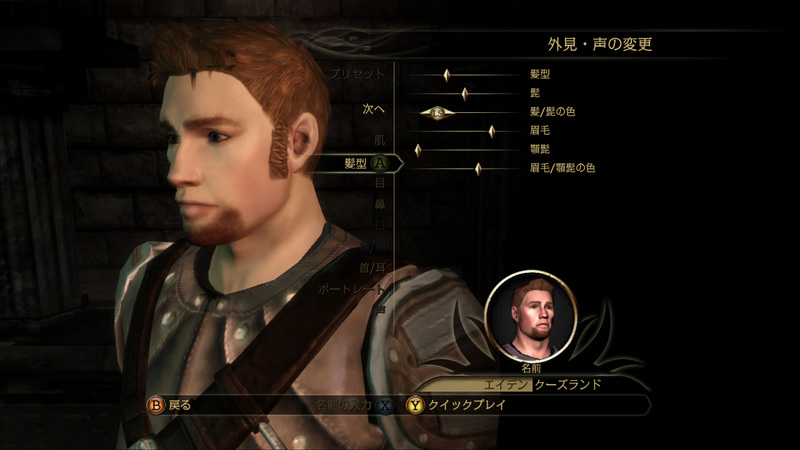Open the 肌 skin category
The image size is (800, 450).
[x=379, y=138]
